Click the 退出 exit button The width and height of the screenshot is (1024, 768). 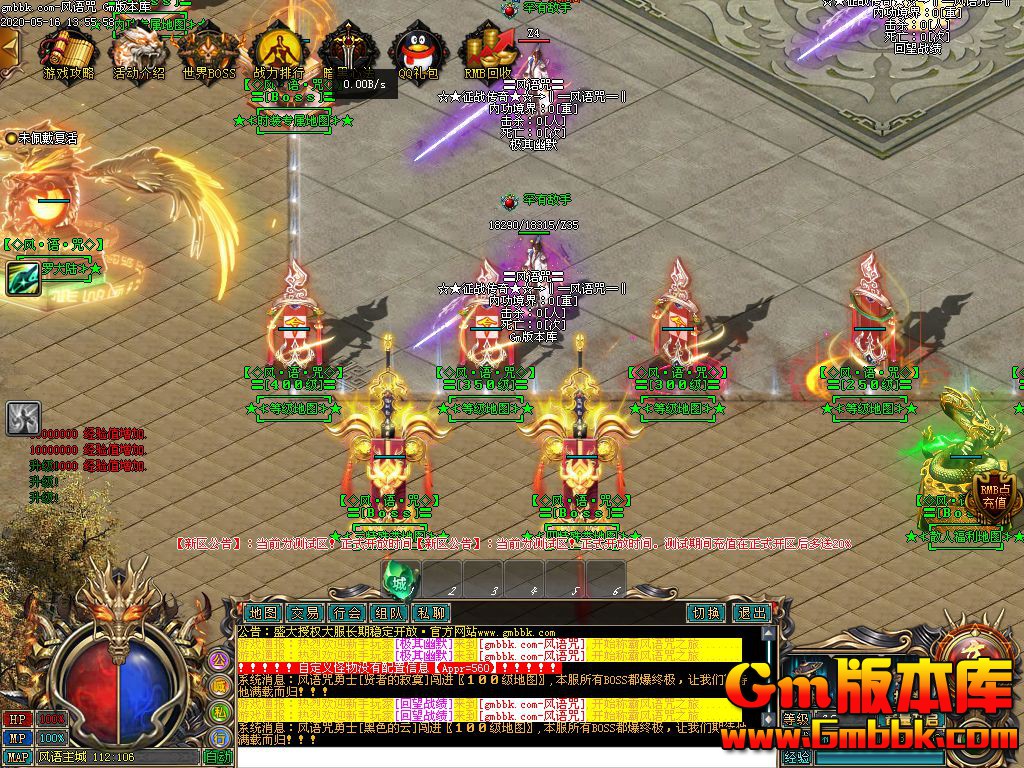coord(751,612)
